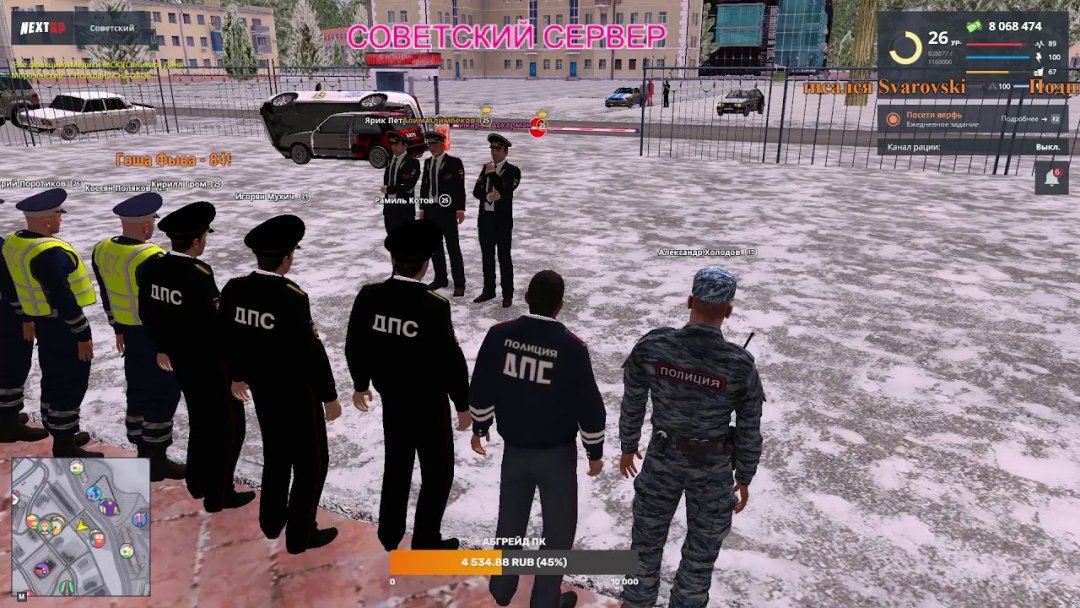Click the "Апгрейд ПК" donation goal bar
This screenshot has height=608, width=1080.
514,562
